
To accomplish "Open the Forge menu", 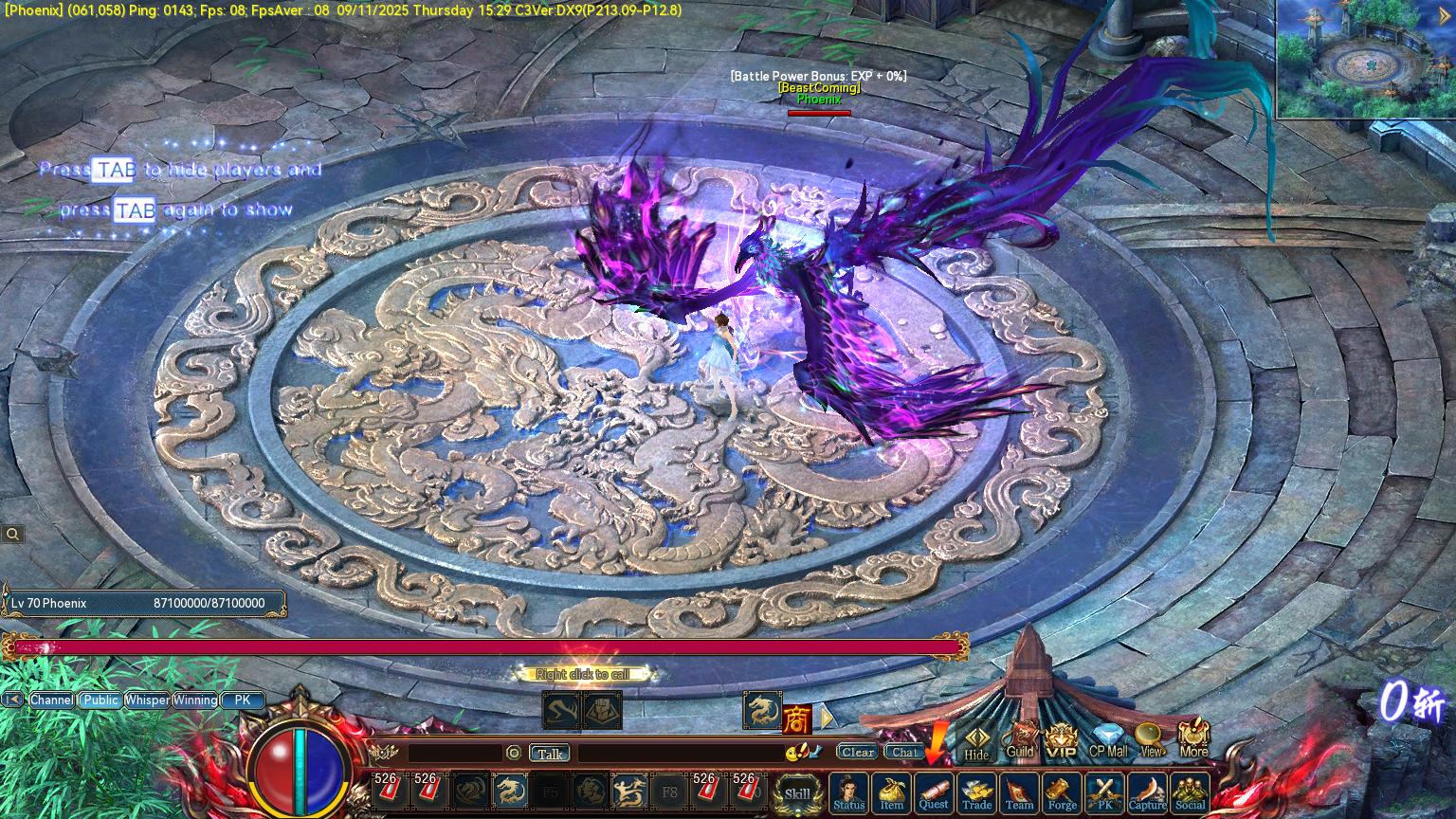I will 1062,792.
